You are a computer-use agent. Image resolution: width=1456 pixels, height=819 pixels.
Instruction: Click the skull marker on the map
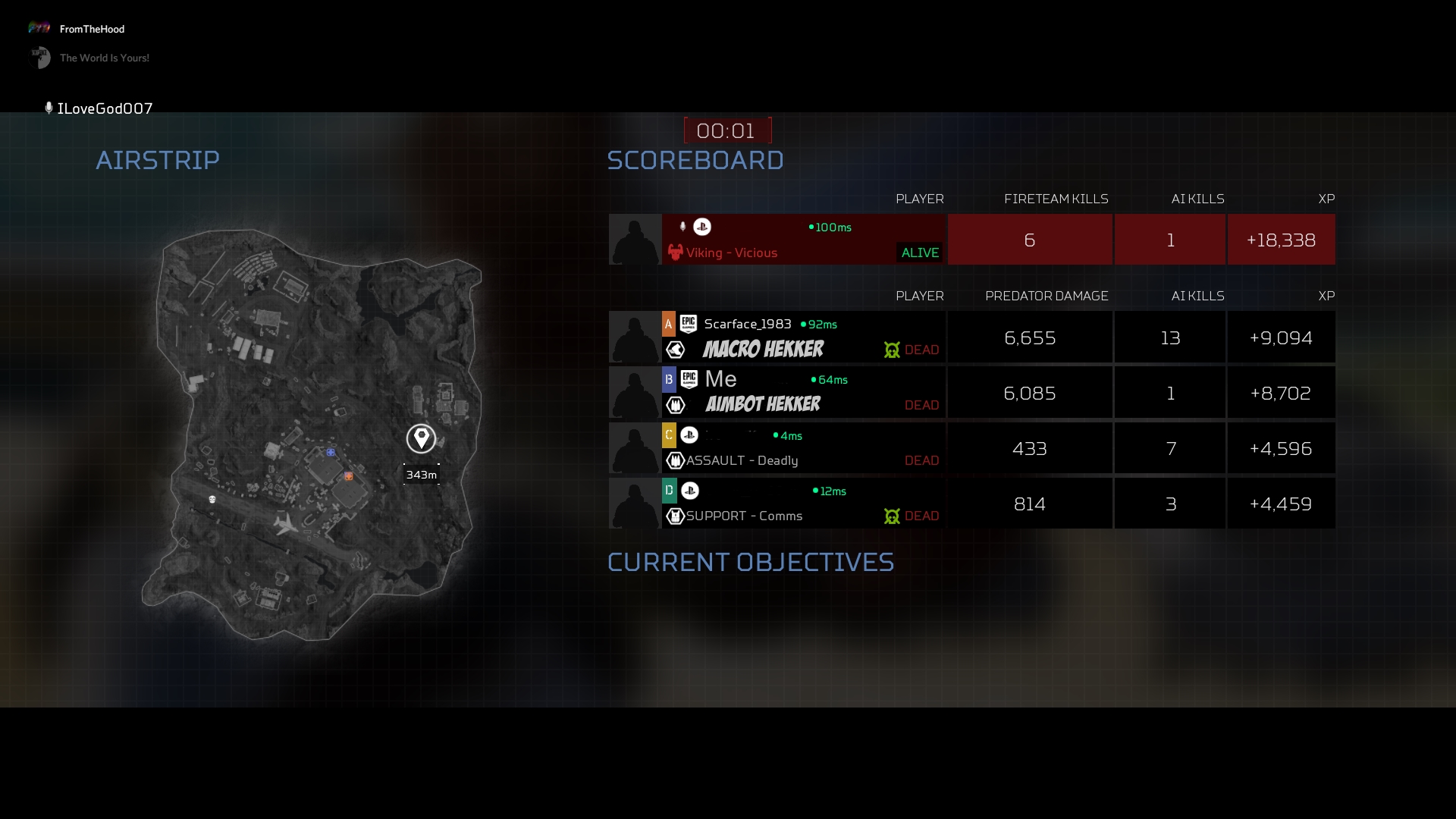point(212,499)
